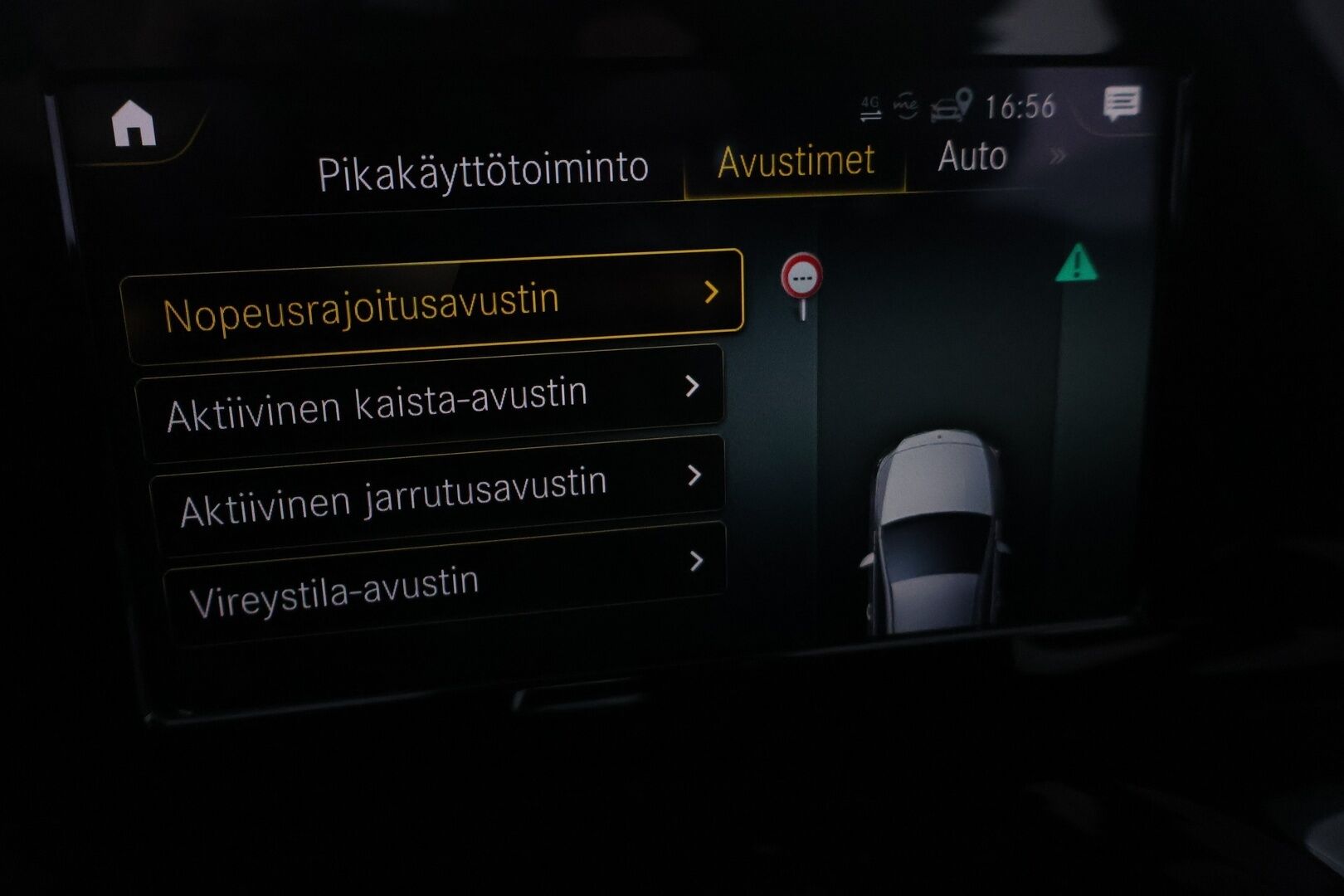Open Aktiivinen jarrutusavustin details with the arrow

tap(697, 475)
